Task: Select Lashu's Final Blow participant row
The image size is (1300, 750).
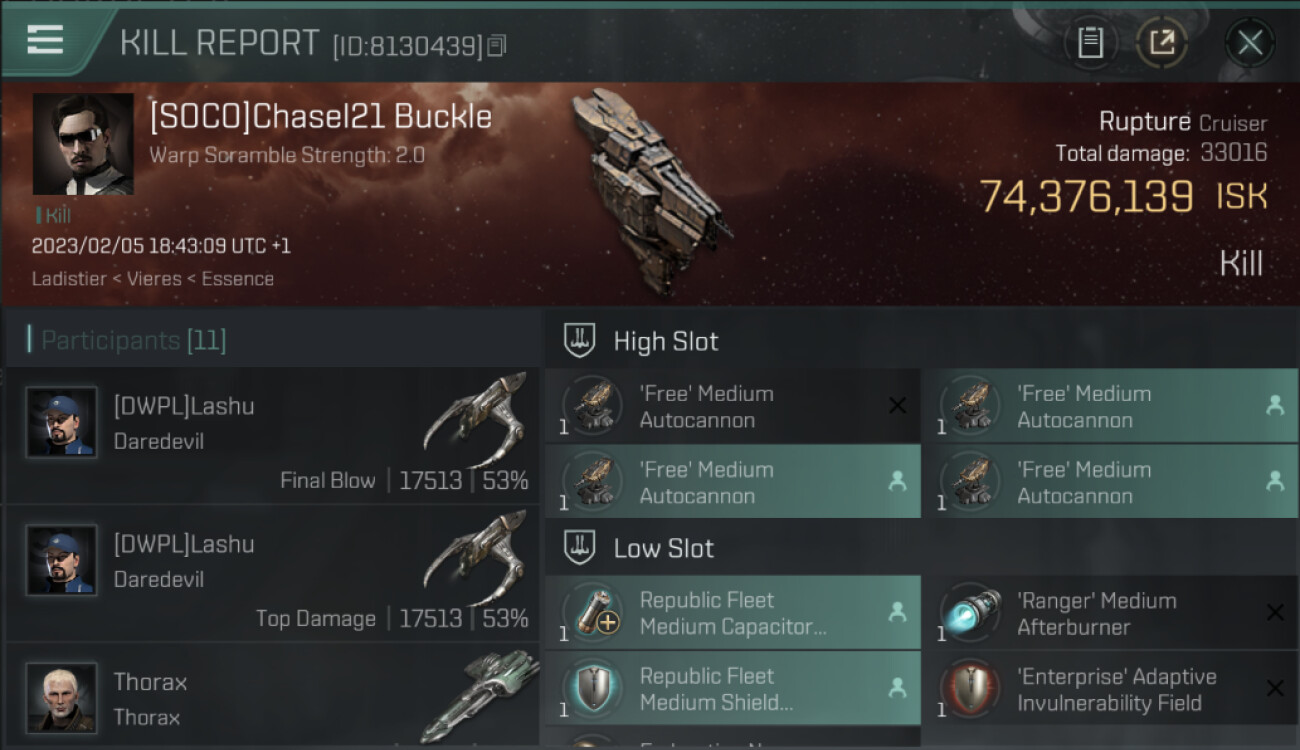Action: coord(272,436)
